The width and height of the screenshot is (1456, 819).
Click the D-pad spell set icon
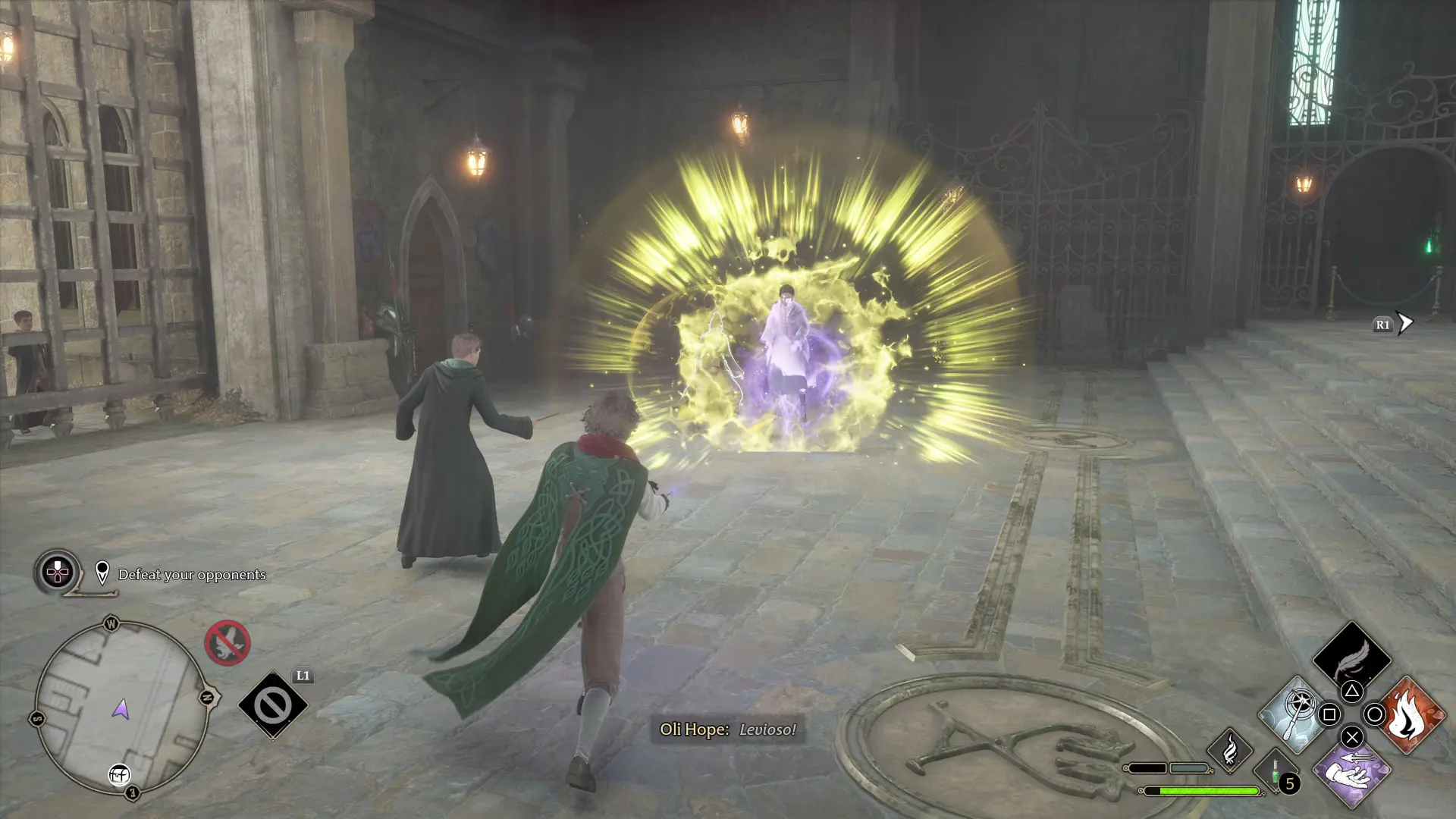click(x=58, y=574)
